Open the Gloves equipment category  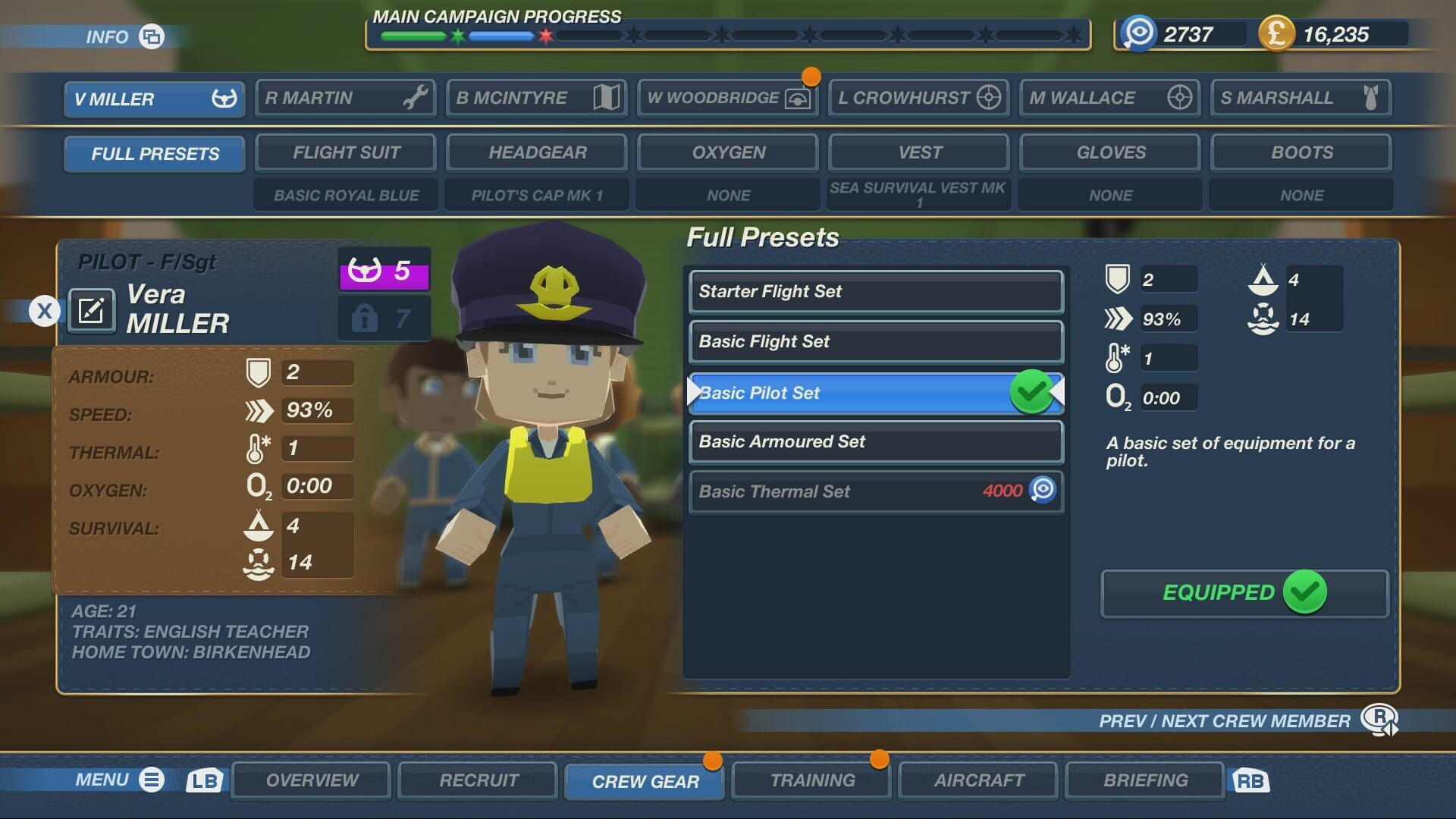[x=1109, y=152]
